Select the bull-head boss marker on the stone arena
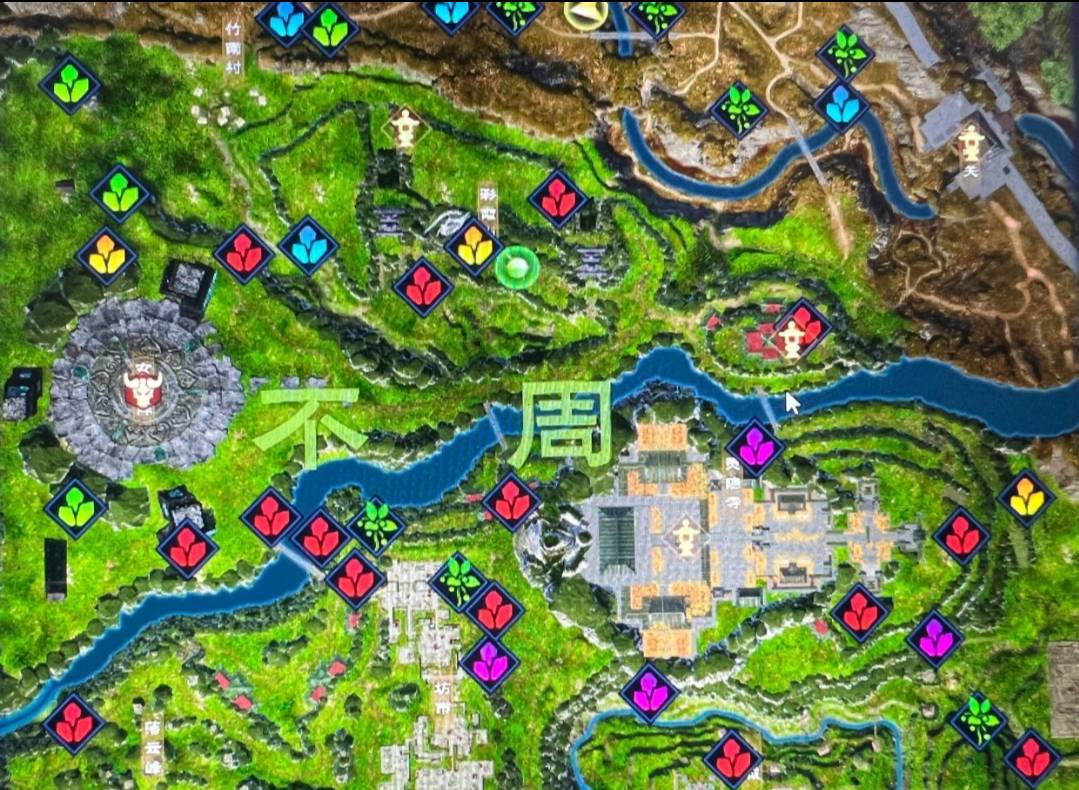 pos(141,391)
